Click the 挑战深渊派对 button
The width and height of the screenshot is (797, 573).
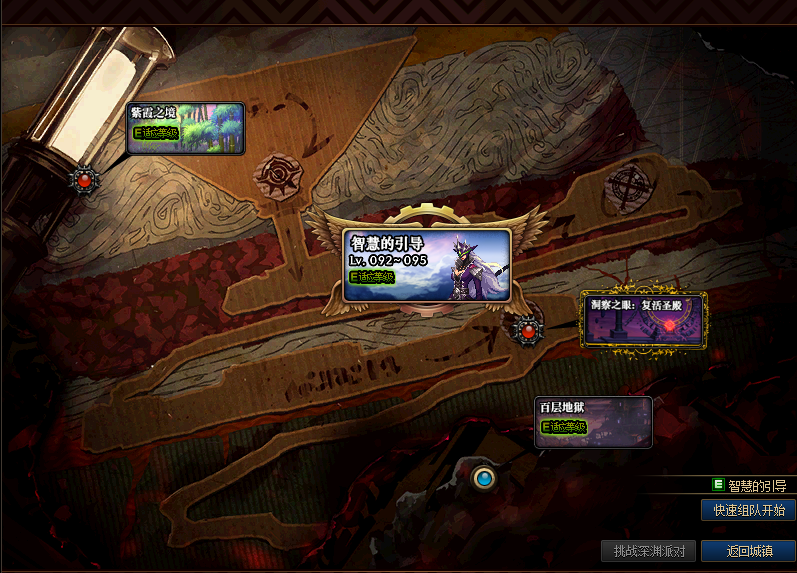click(649, 551)
